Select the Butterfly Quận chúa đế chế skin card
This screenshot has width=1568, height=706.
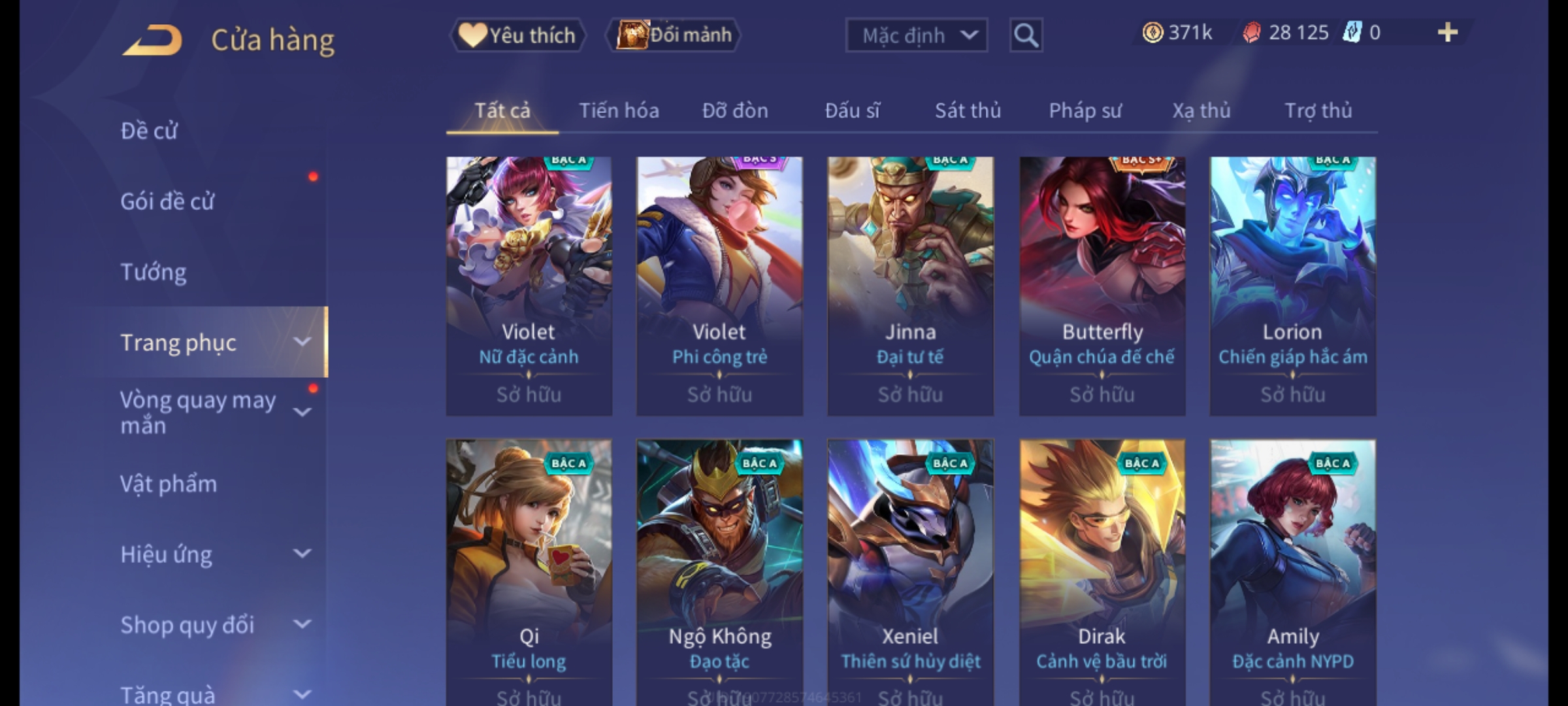tap(1102, 286)
